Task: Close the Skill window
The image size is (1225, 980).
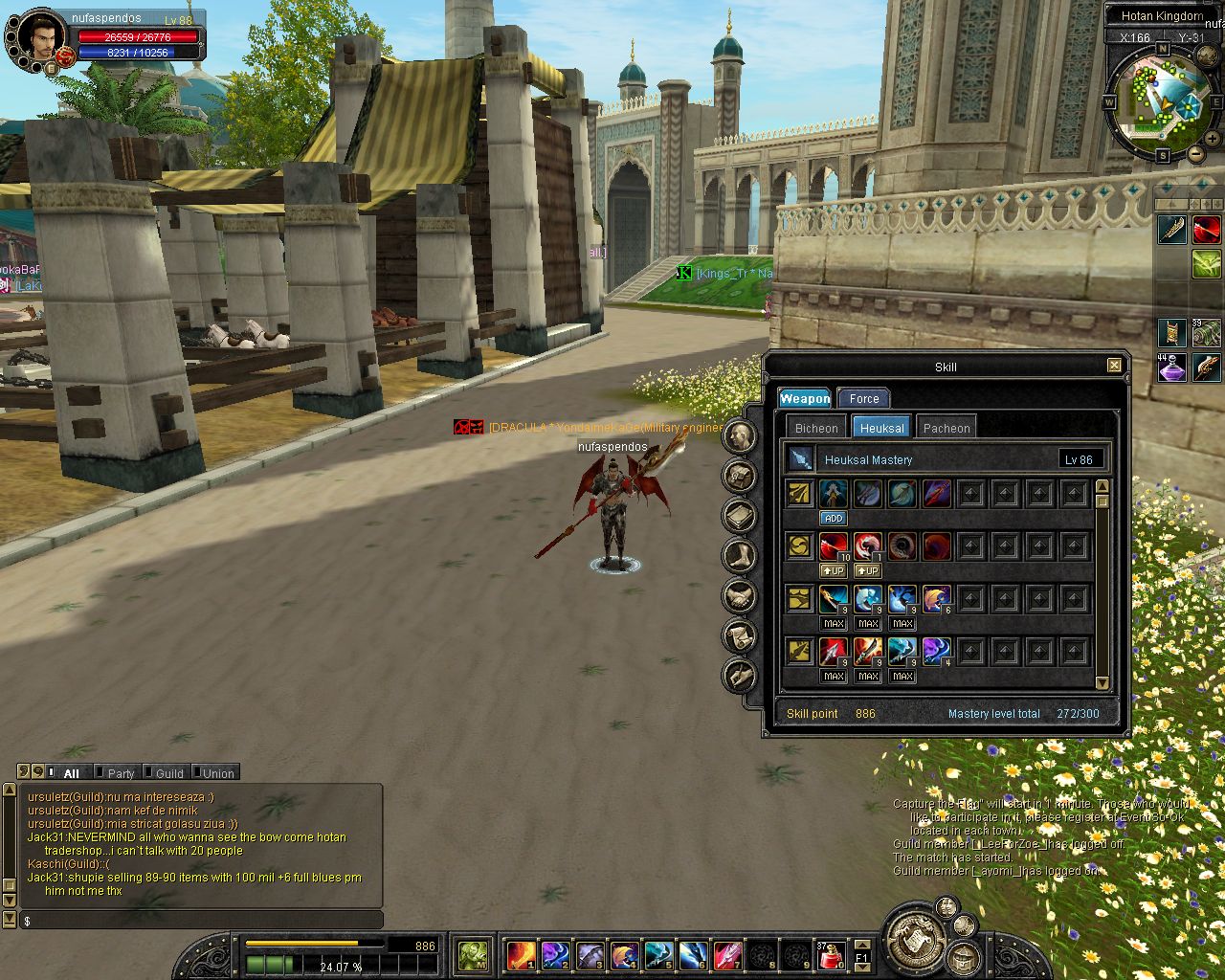Action: coord(1114,366)
